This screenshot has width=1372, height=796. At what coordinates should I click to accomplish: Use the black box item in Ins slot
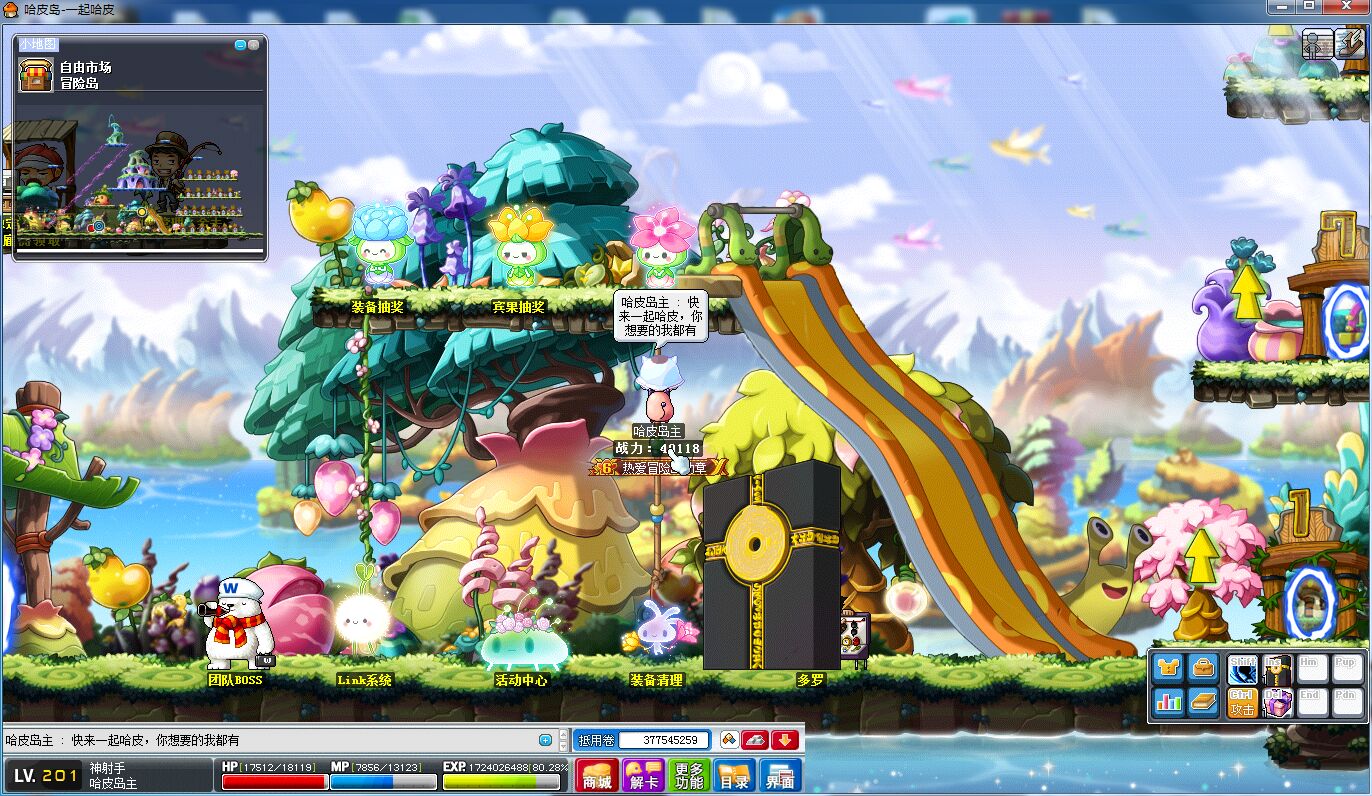pyautogui.click(x=1276, y=669)
